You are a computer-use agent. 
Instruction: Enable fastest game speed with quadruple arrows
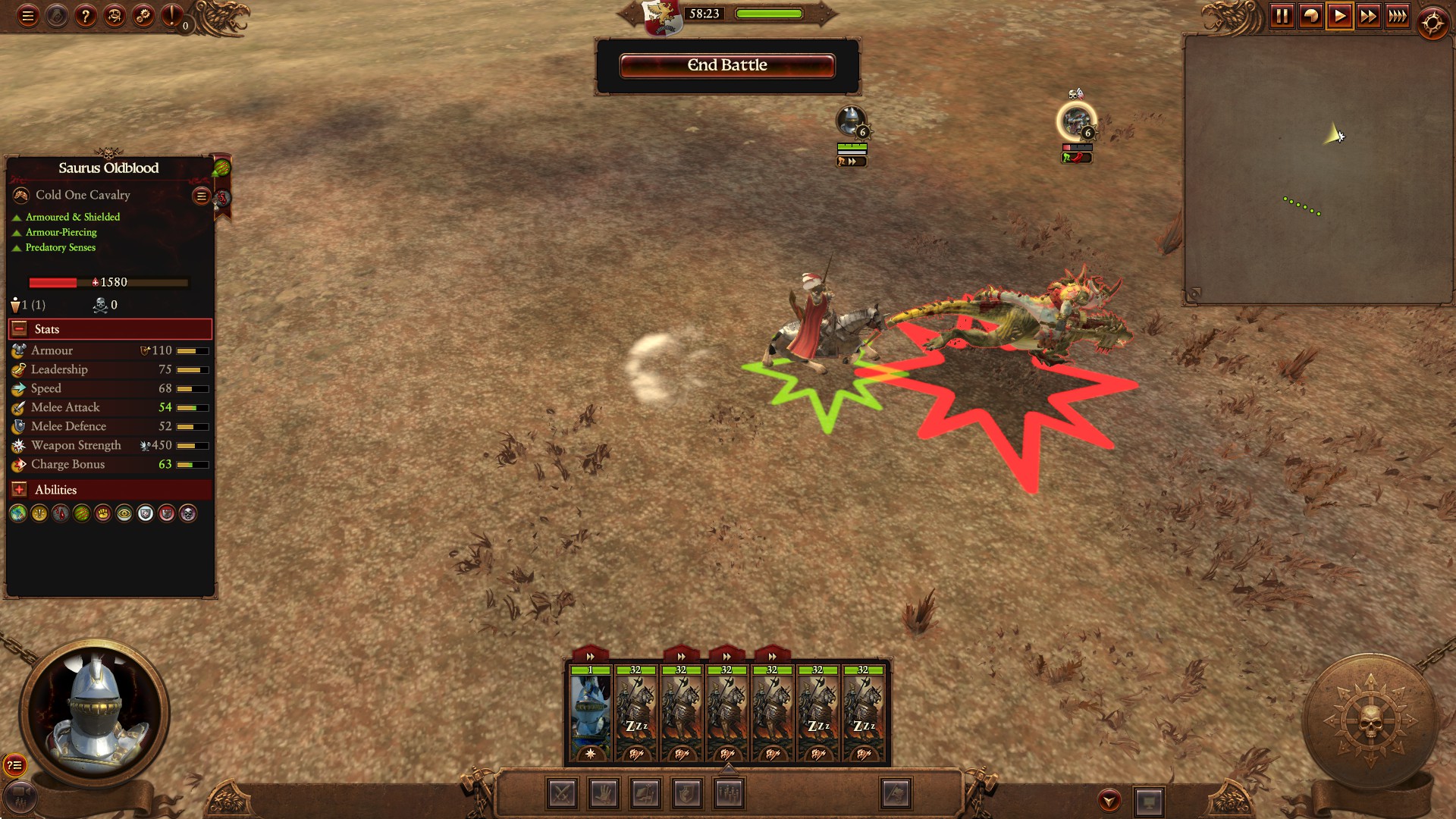pos(1398,14)
